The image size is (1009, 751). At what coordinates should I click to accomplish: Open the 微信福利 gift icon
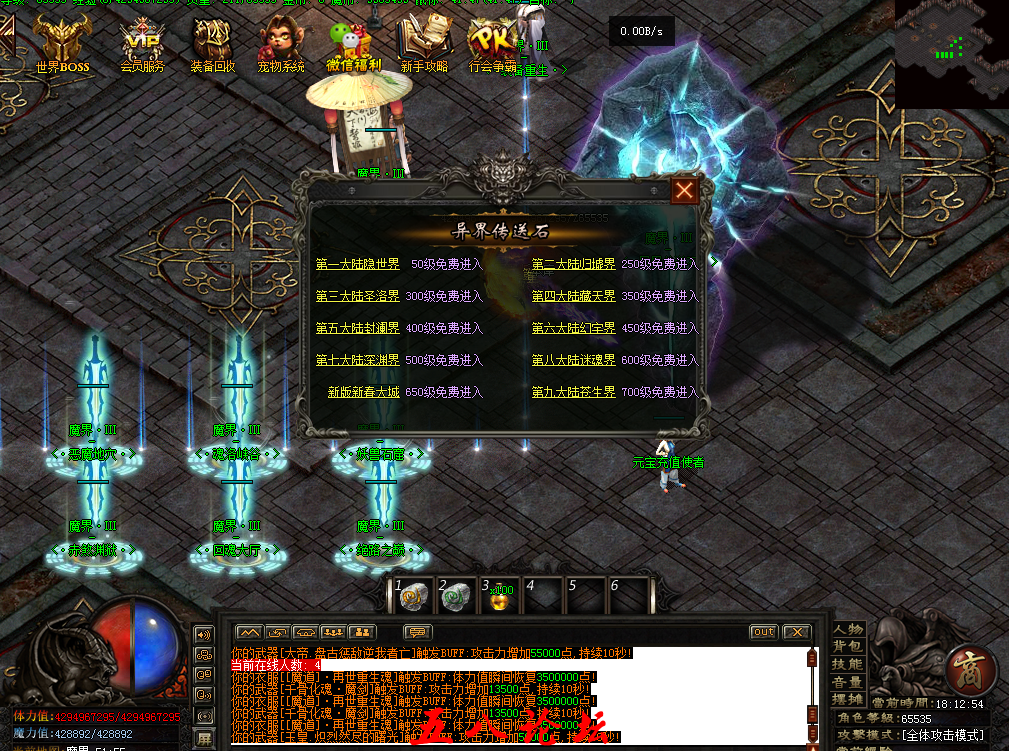point(353,45)
